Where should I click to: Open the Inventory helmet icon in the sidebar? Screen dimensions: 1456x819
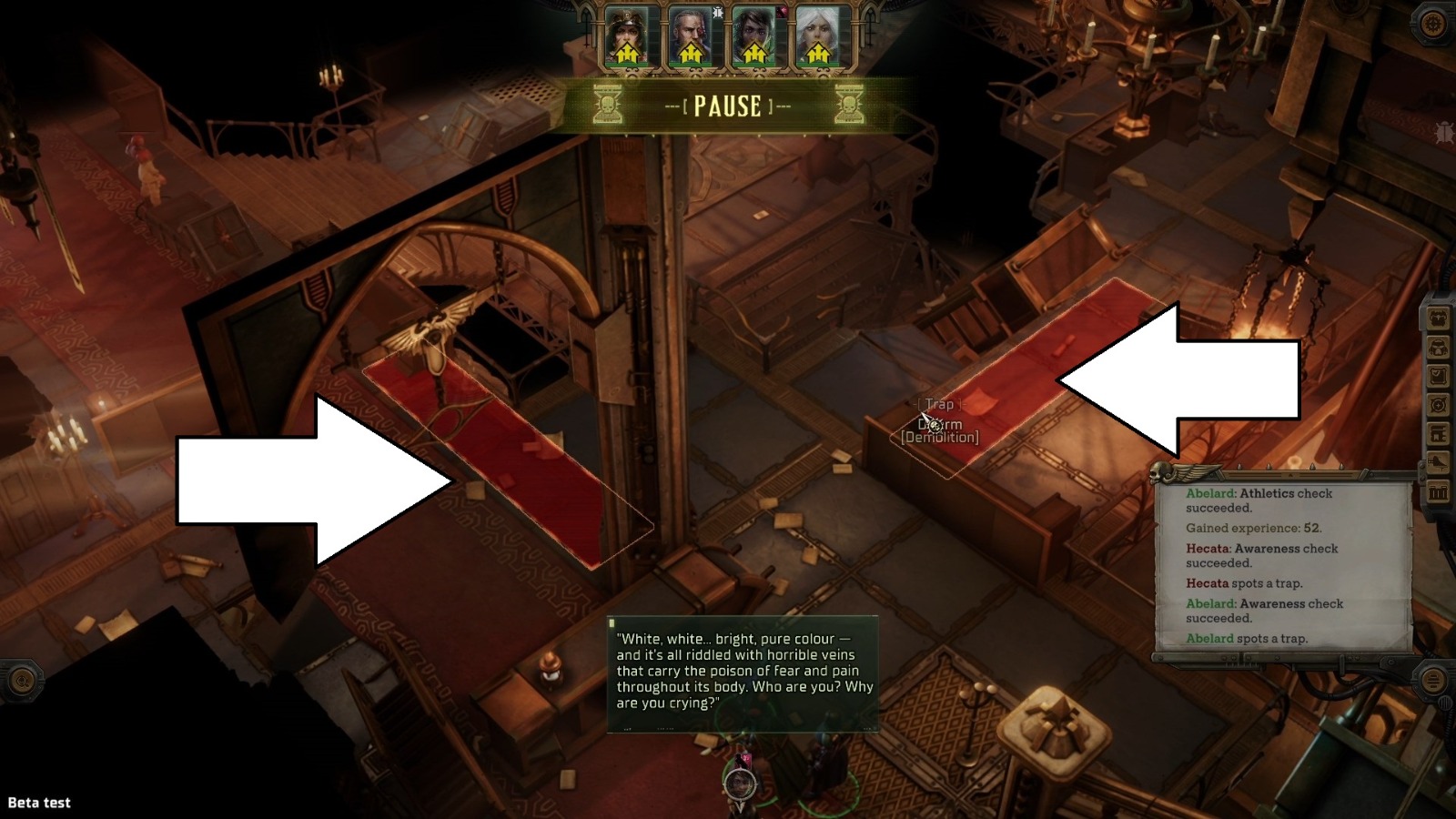coord(1437,348)
